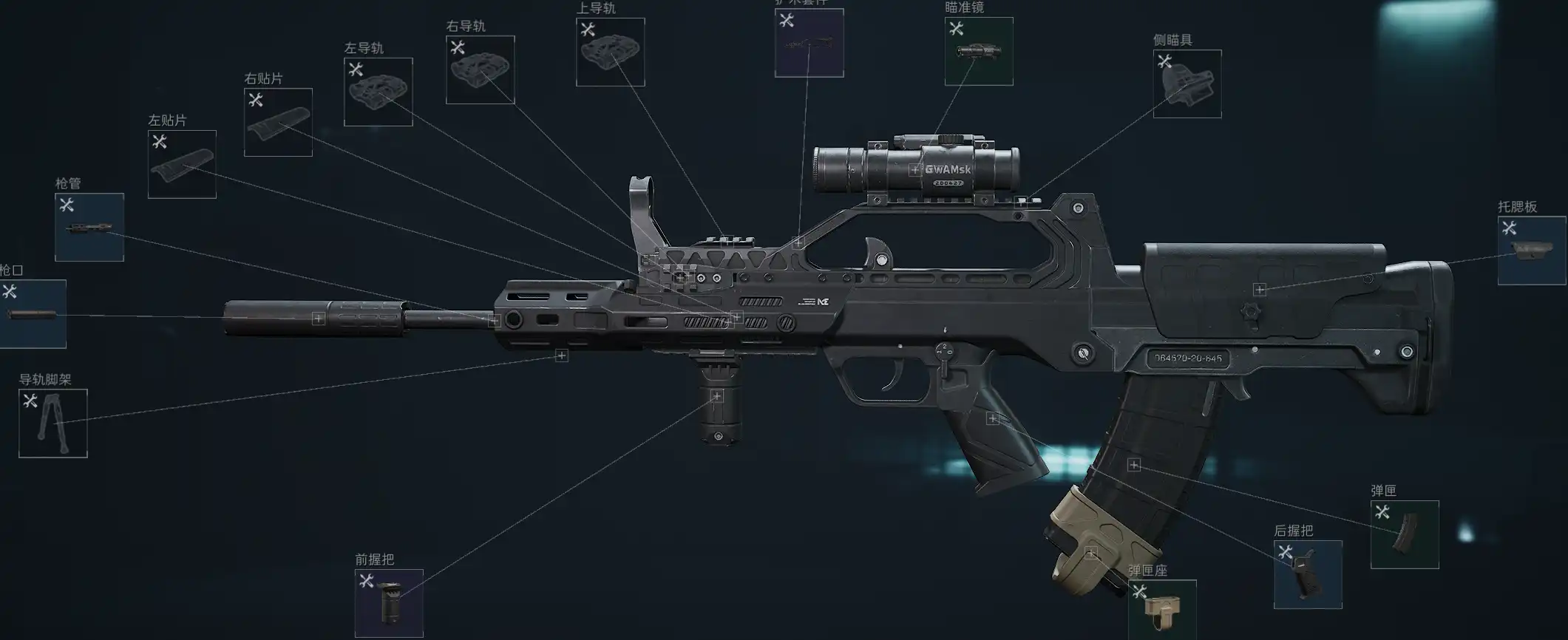Open the 弹匣 magazine slot
Viewport: 1568px width, 640px height.
point(1405,535)
